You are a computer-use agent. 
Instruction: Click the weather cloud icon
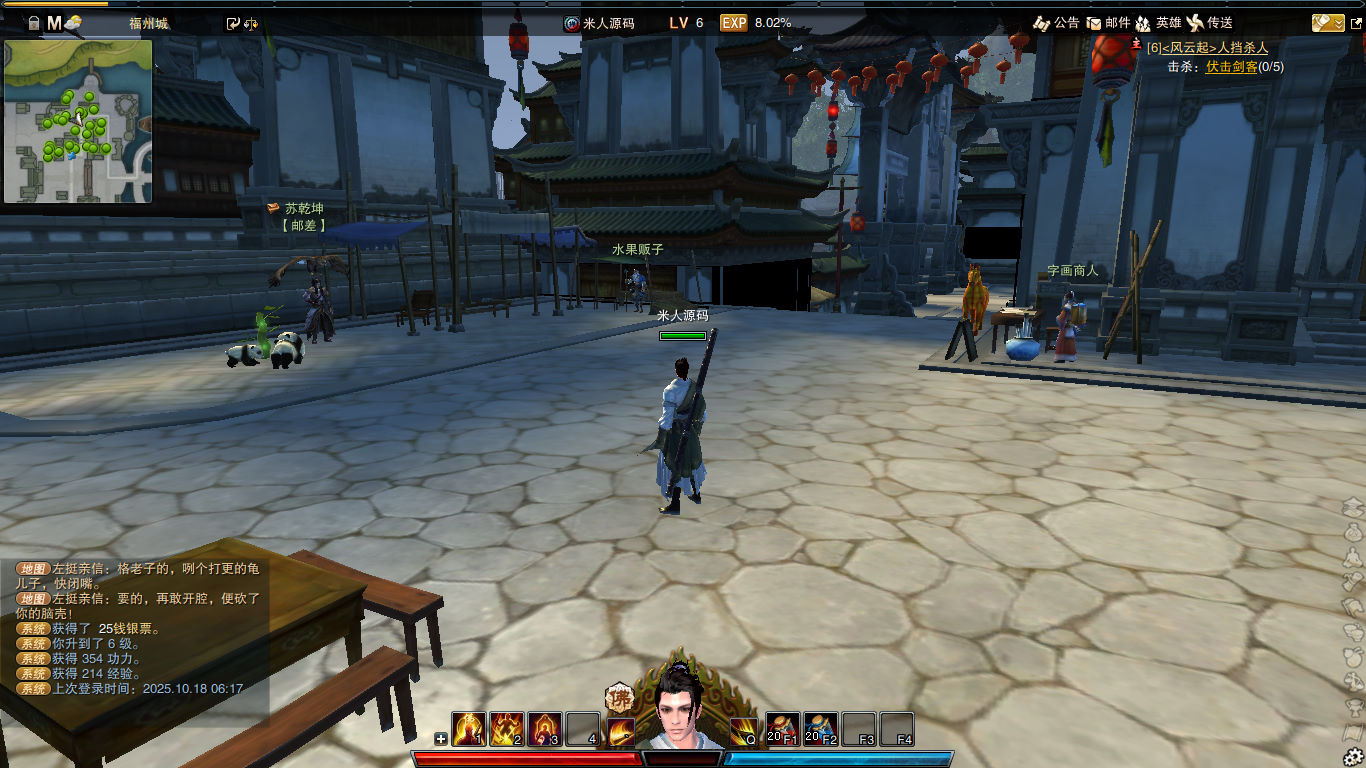pyautogui.click(x=74, y=23)
